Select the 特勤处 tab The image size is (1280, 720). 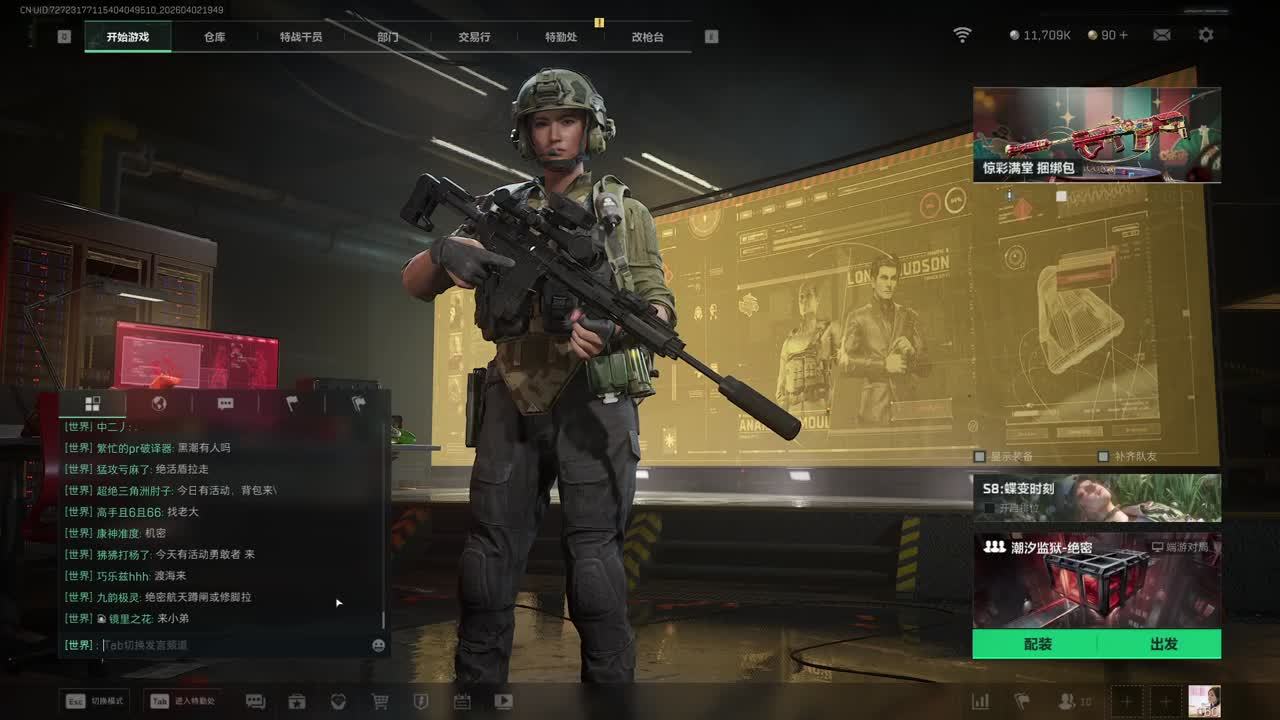561,37
